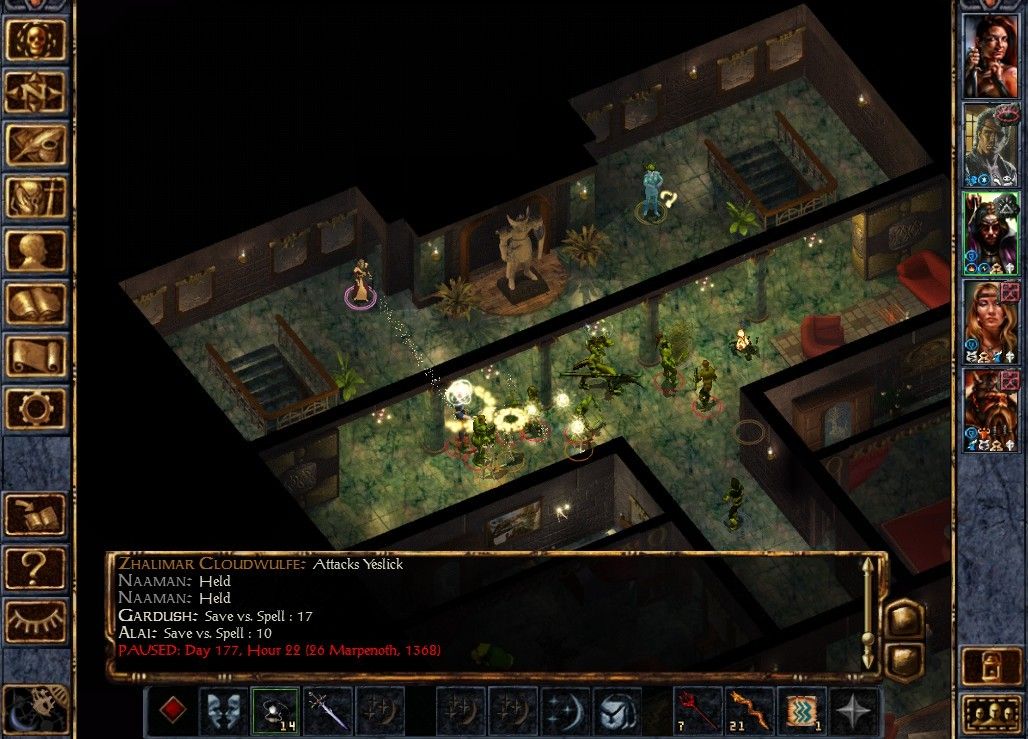Click the question mark help button
1028x739 pixels.
[37, 568]
